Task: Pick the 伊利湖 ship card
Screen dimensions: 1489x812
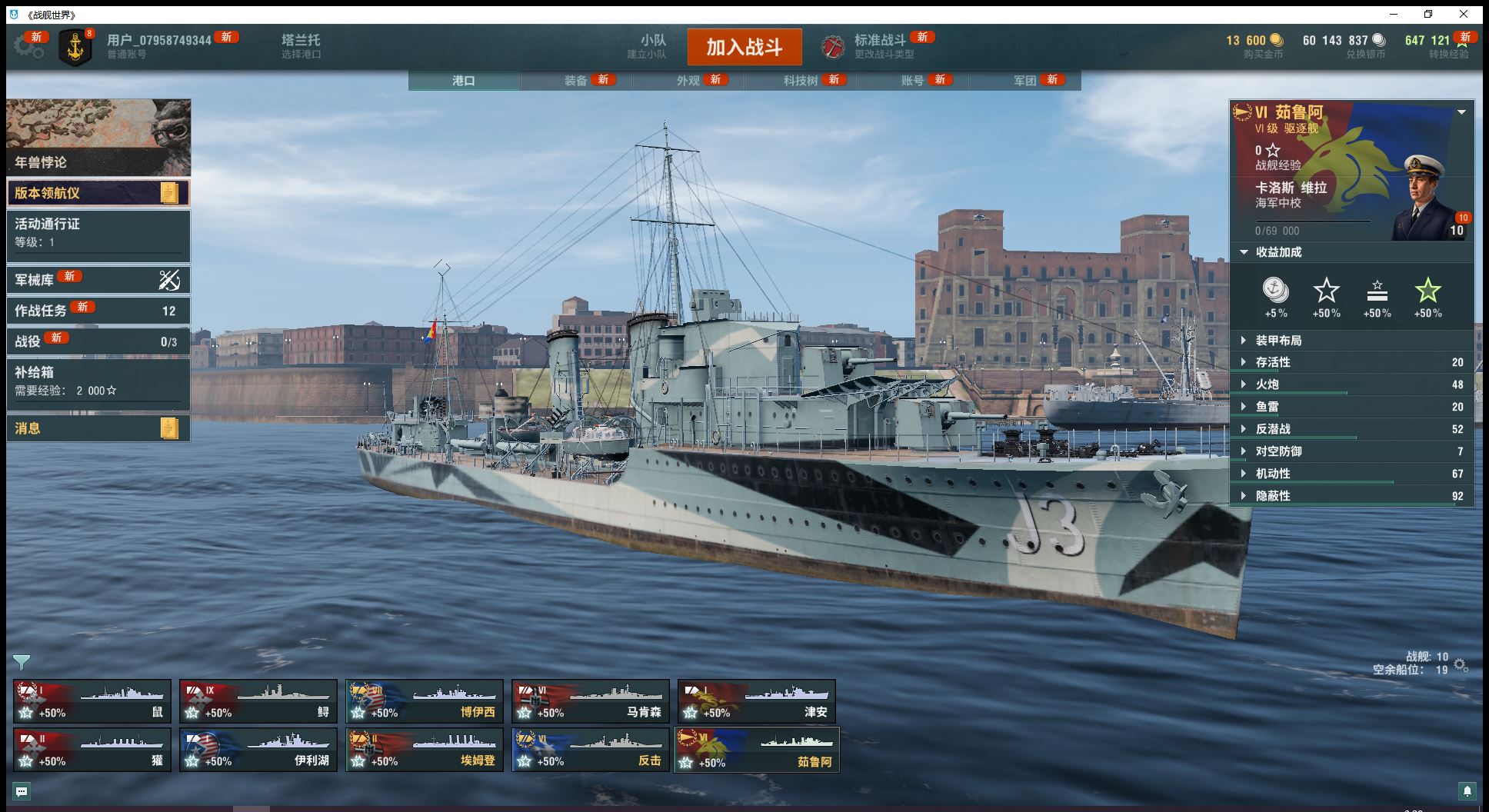Action: [258, 750]
